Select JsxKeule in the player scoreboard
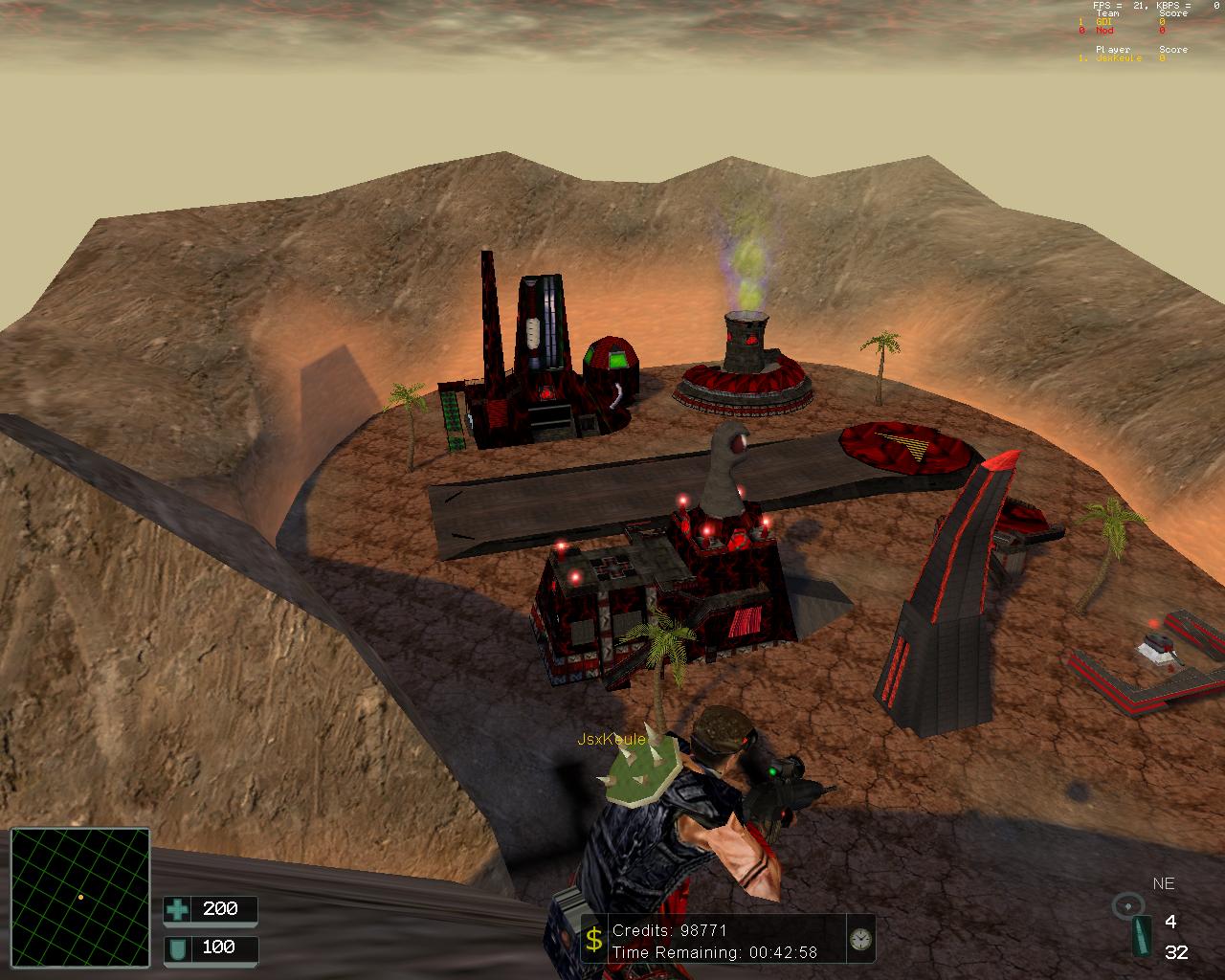Viewport: 1225px width, 980px height. pos(1118,58)
